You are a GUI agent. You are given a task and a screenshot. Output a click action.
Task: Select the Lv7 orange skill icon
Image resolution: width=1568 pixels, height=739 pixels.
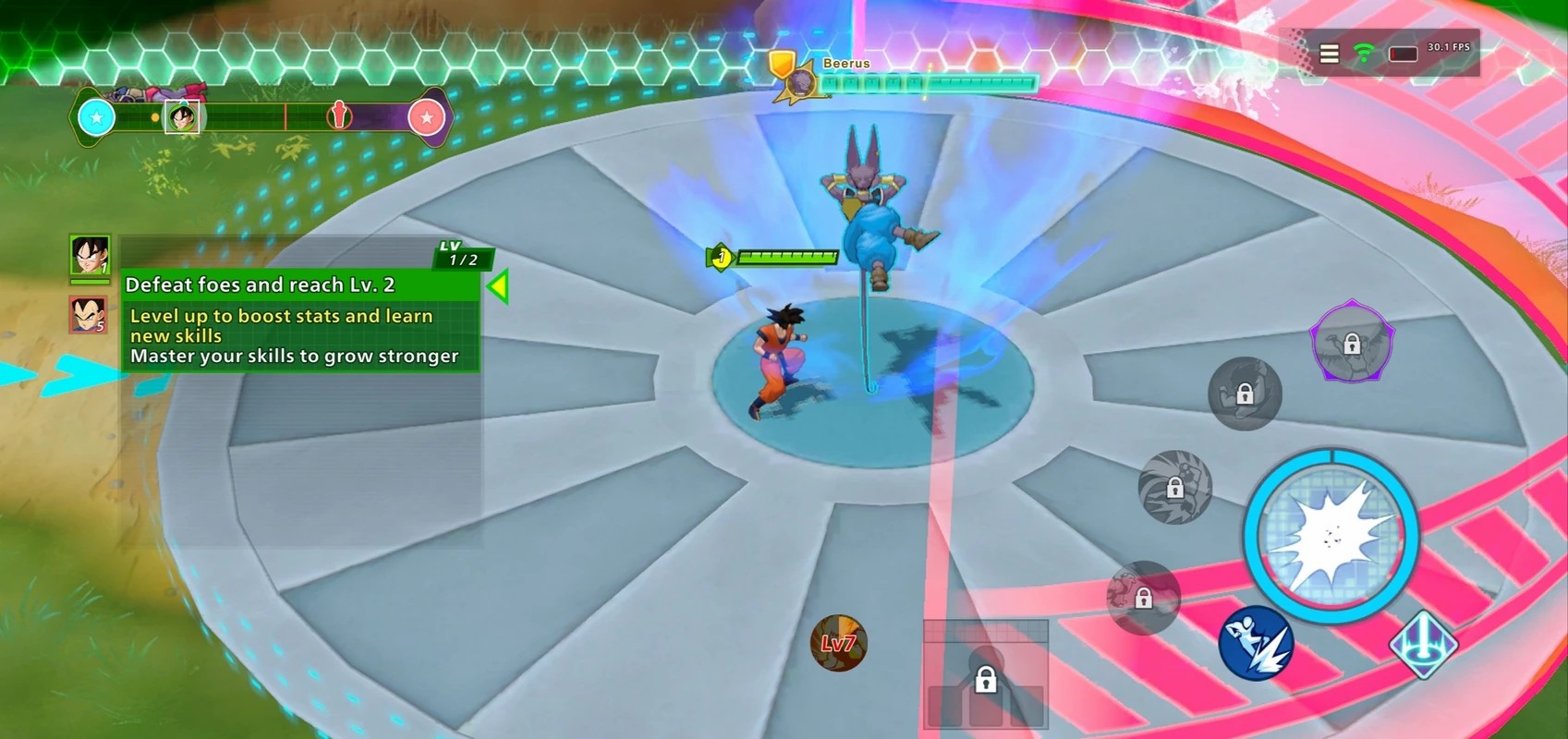click(x=838, y=643)
